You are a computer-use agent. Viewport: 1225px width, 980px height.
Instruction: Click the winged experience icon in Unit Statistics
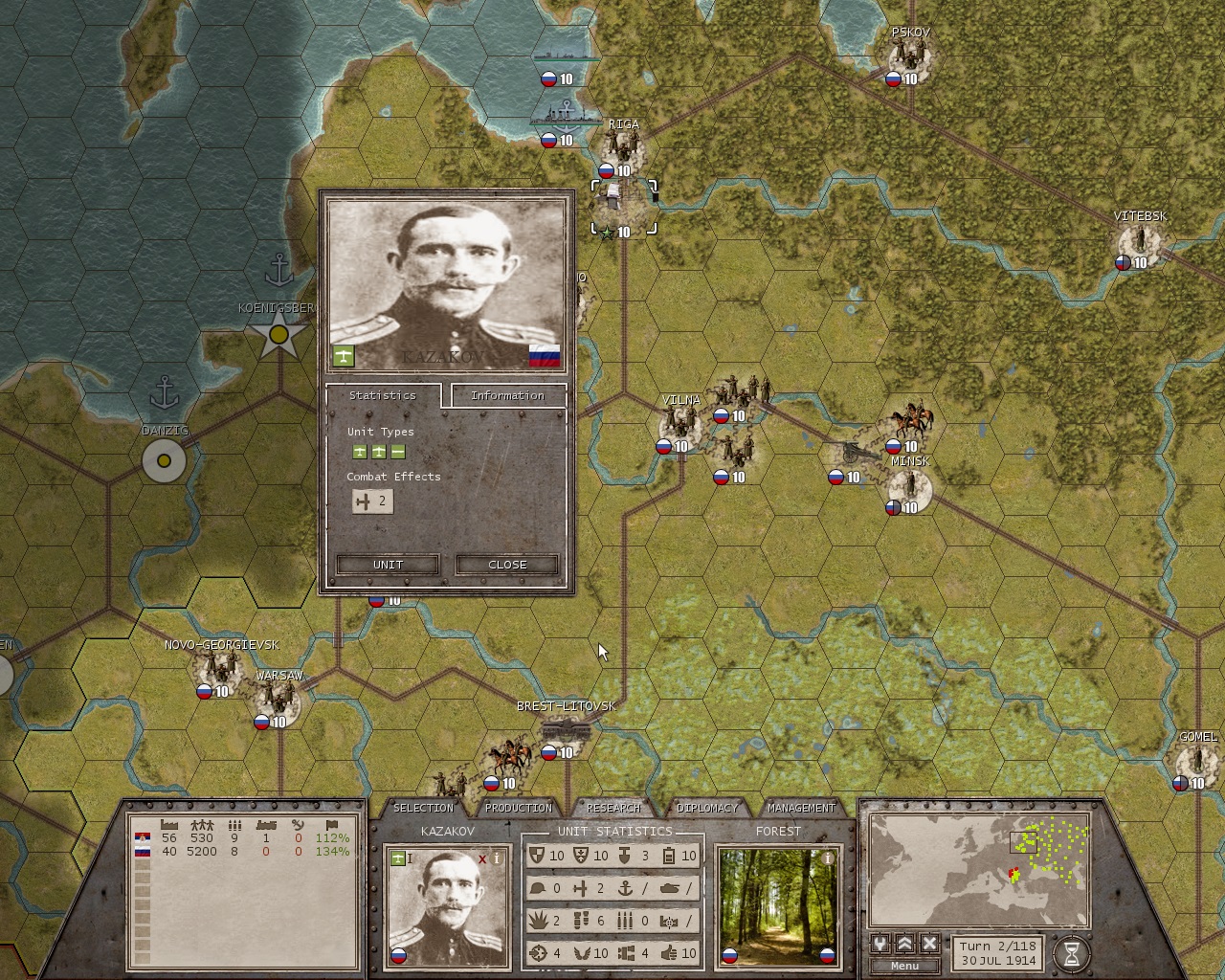tap(582, 952)
